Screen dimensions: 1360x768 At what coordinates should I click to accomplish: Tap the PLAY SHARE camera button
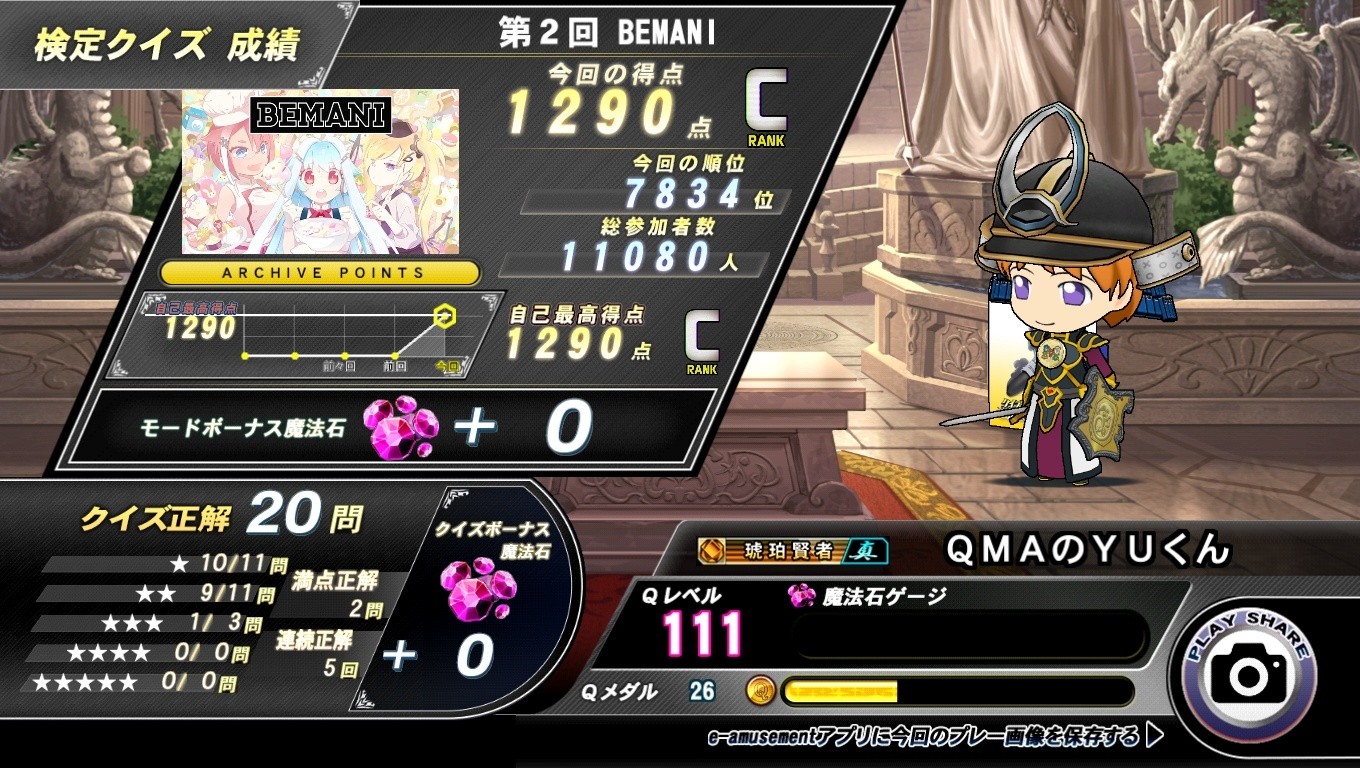click(1249, 672)
